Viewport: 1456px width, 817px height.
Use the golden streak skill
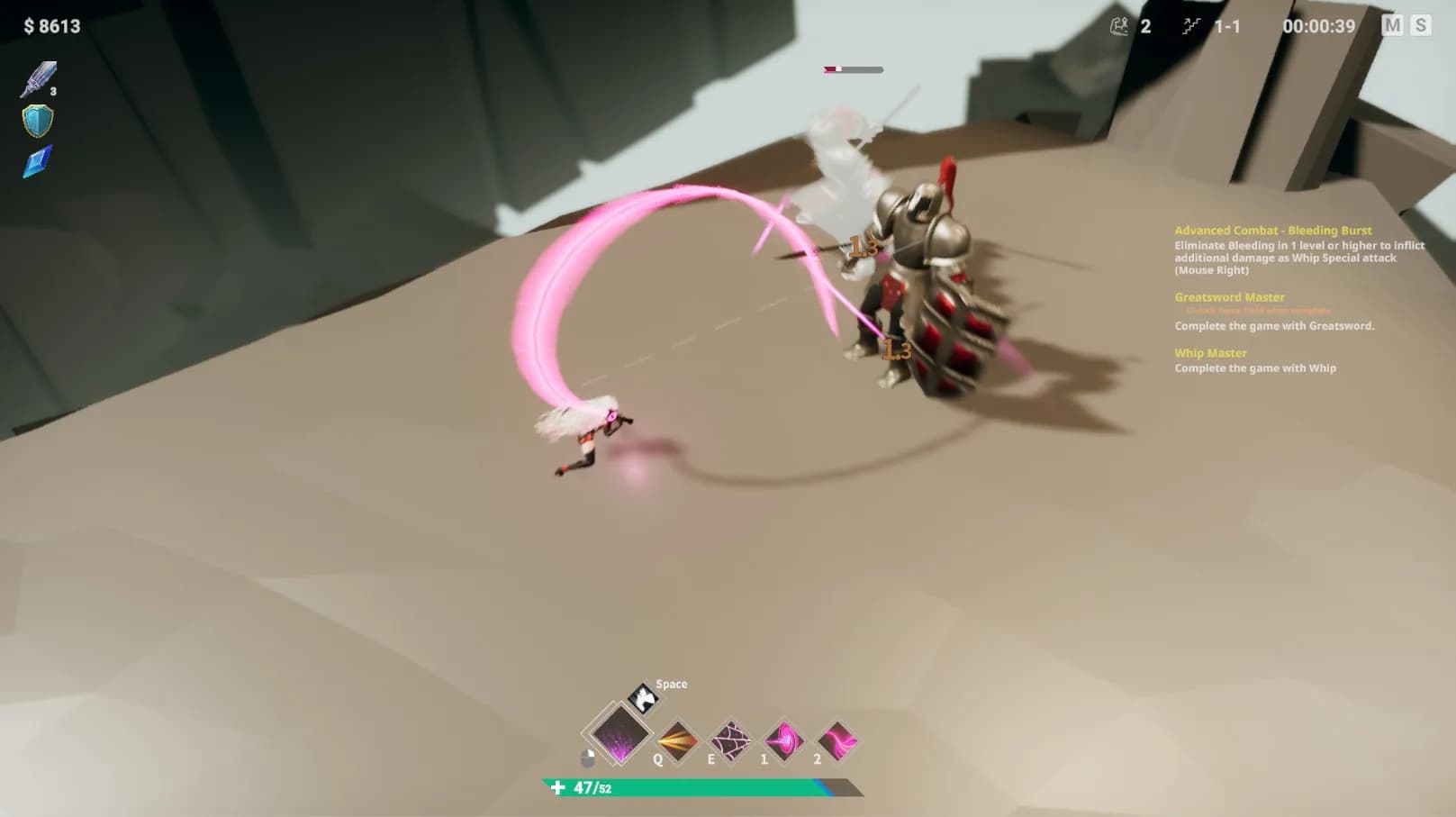pyautogui.click(x=677, y=741)
